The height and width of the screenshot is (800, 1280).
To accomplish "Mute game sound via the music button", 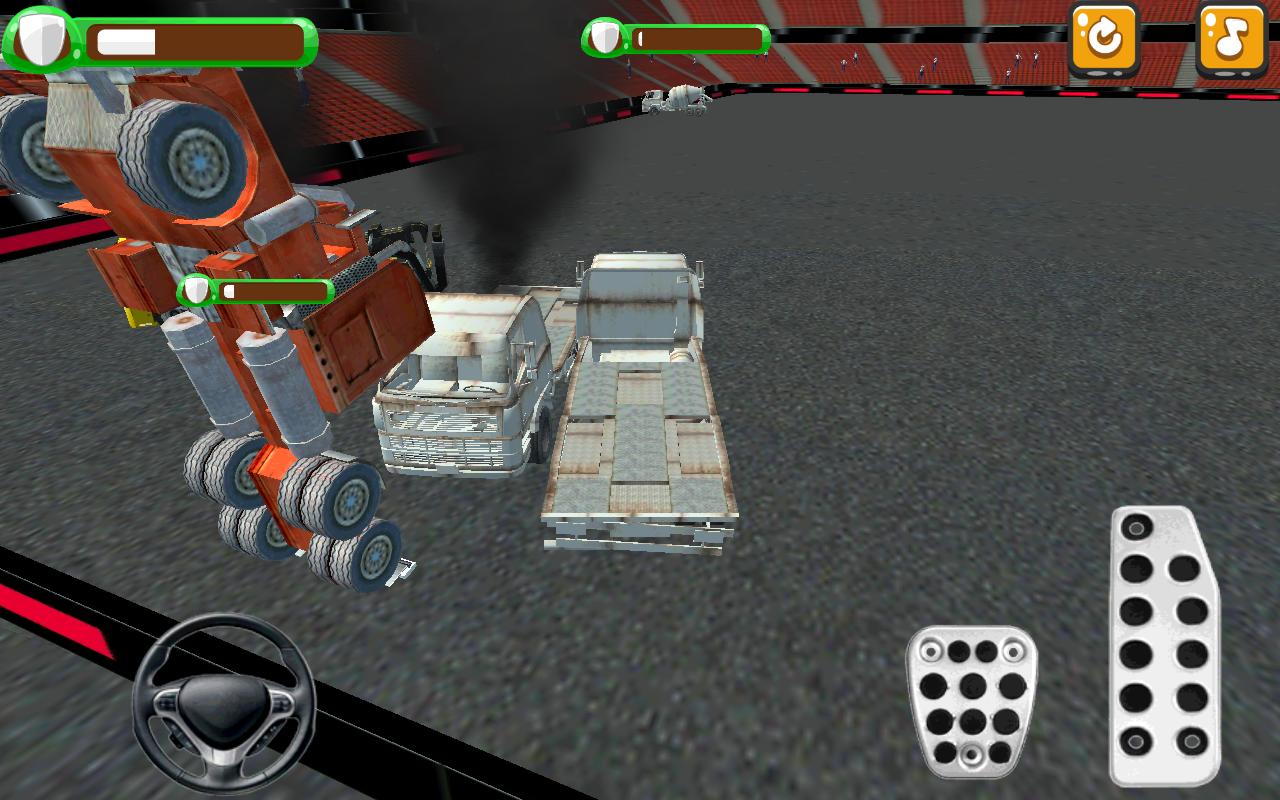I will [1232, 40].
